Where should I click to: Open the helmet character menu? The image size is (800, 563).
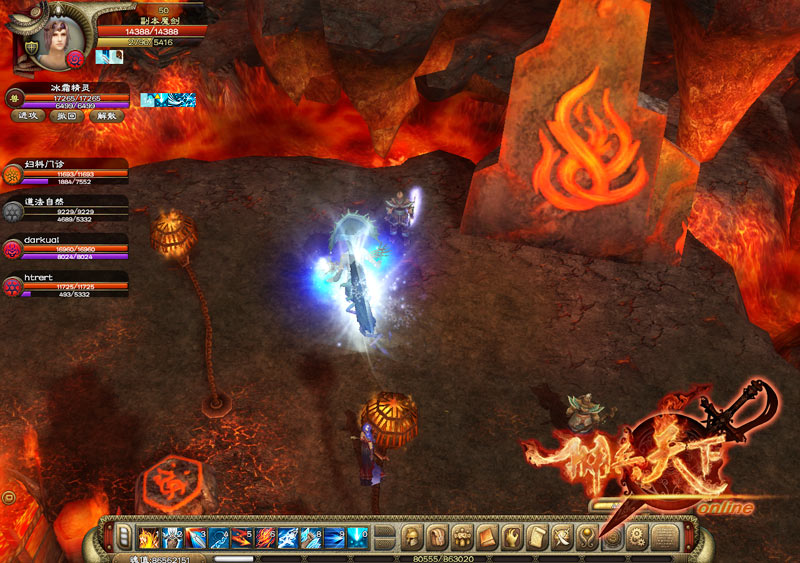click(410, 537)
